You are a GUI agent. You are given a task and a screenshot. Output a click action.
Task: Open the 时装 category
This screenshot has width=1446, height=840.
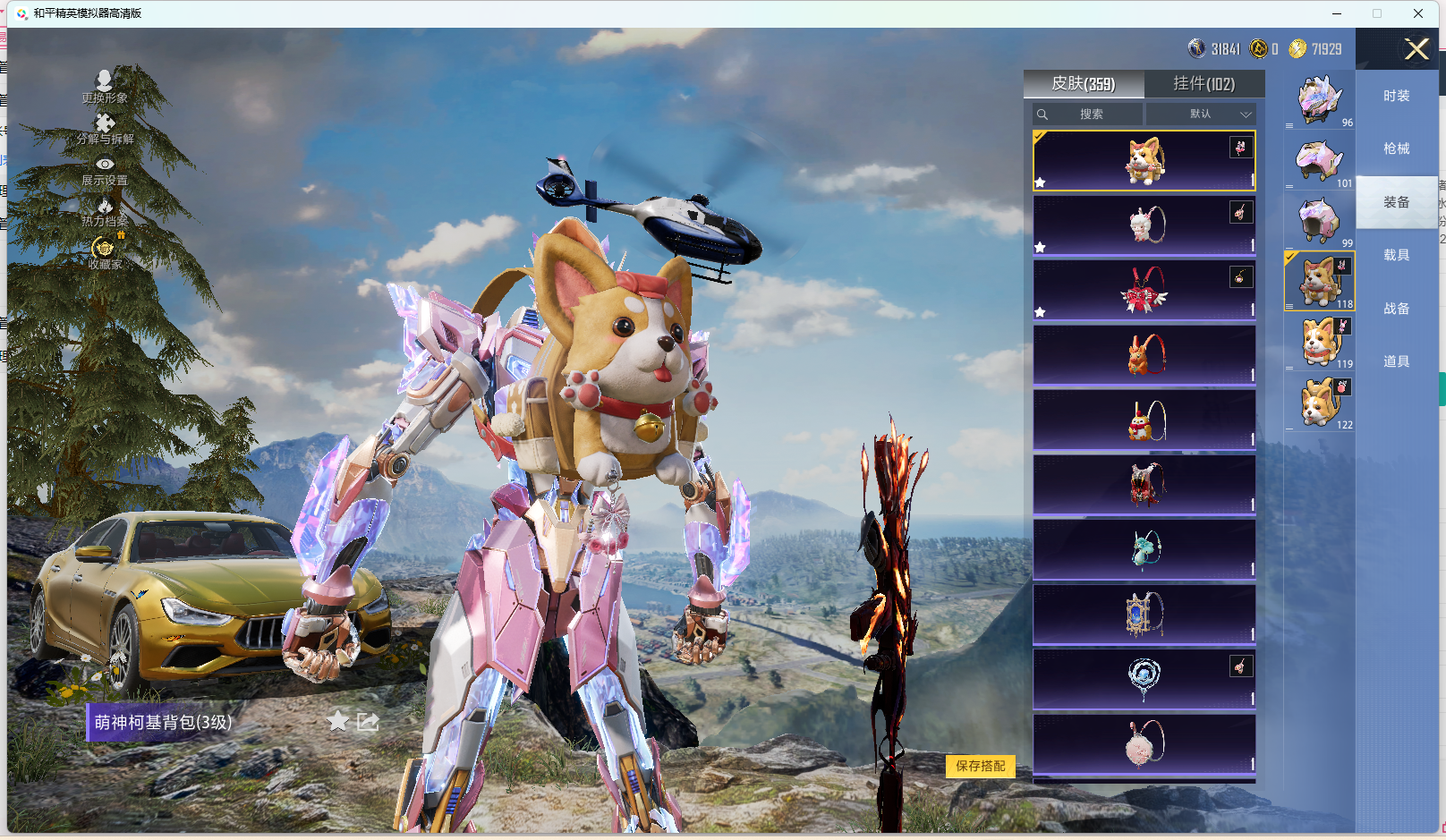[1396, 96]
